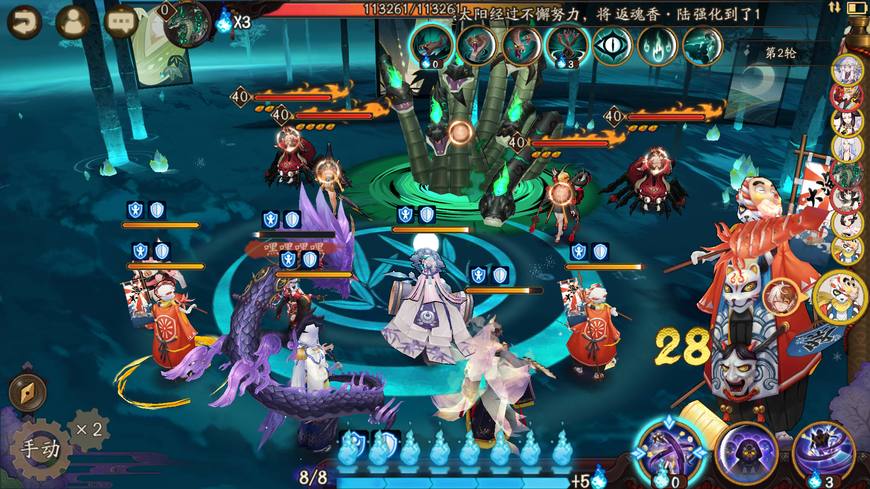The width and height of the screenshot is (870, 489).
Task: Open the player profile icon
Action: tap(72, 20)
